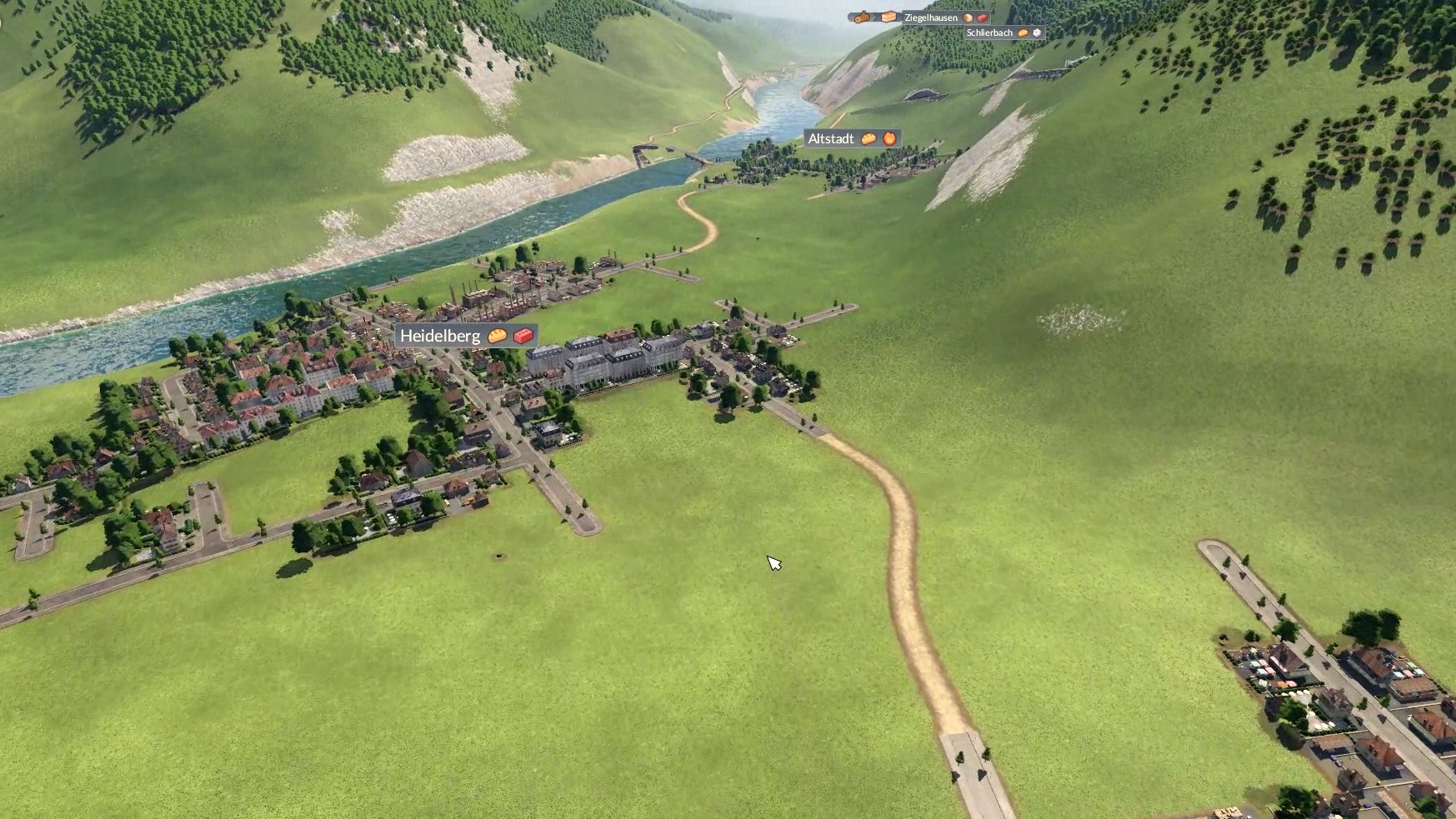Select the sawmill logs-to-planks industry tag

coord(873,17)
